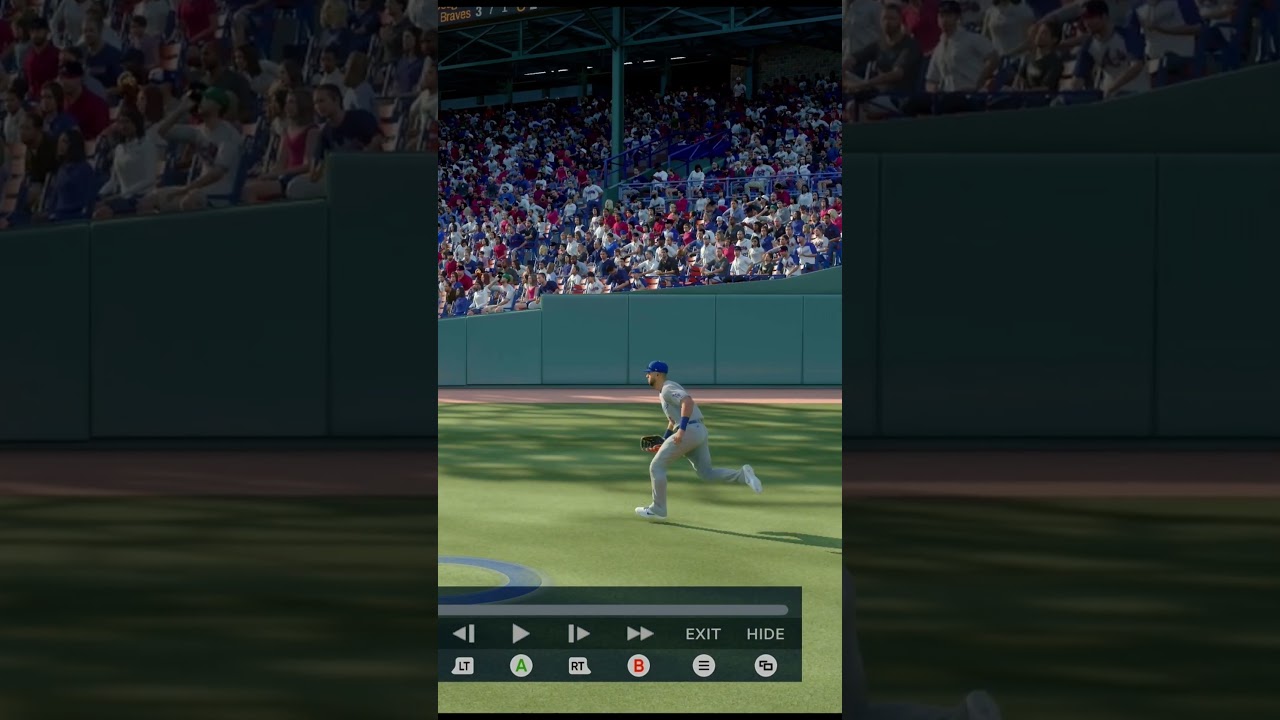Image resolution: width=1280 pixels, height=720 pixels.
Task: Play the replay
Action: [x=521, y=633]
